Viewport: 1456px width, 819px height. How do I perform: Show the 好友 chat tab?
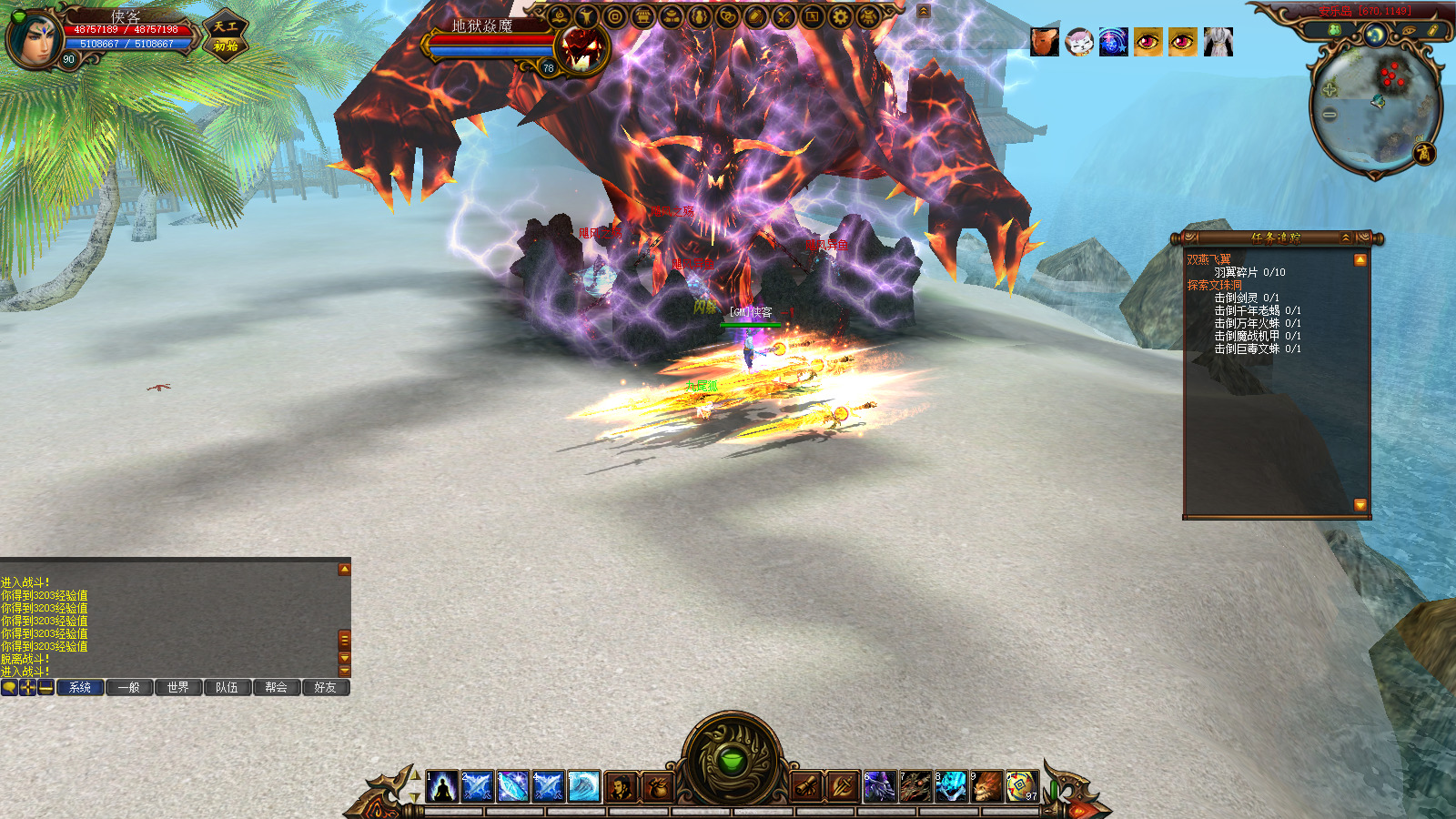(325, 687)
